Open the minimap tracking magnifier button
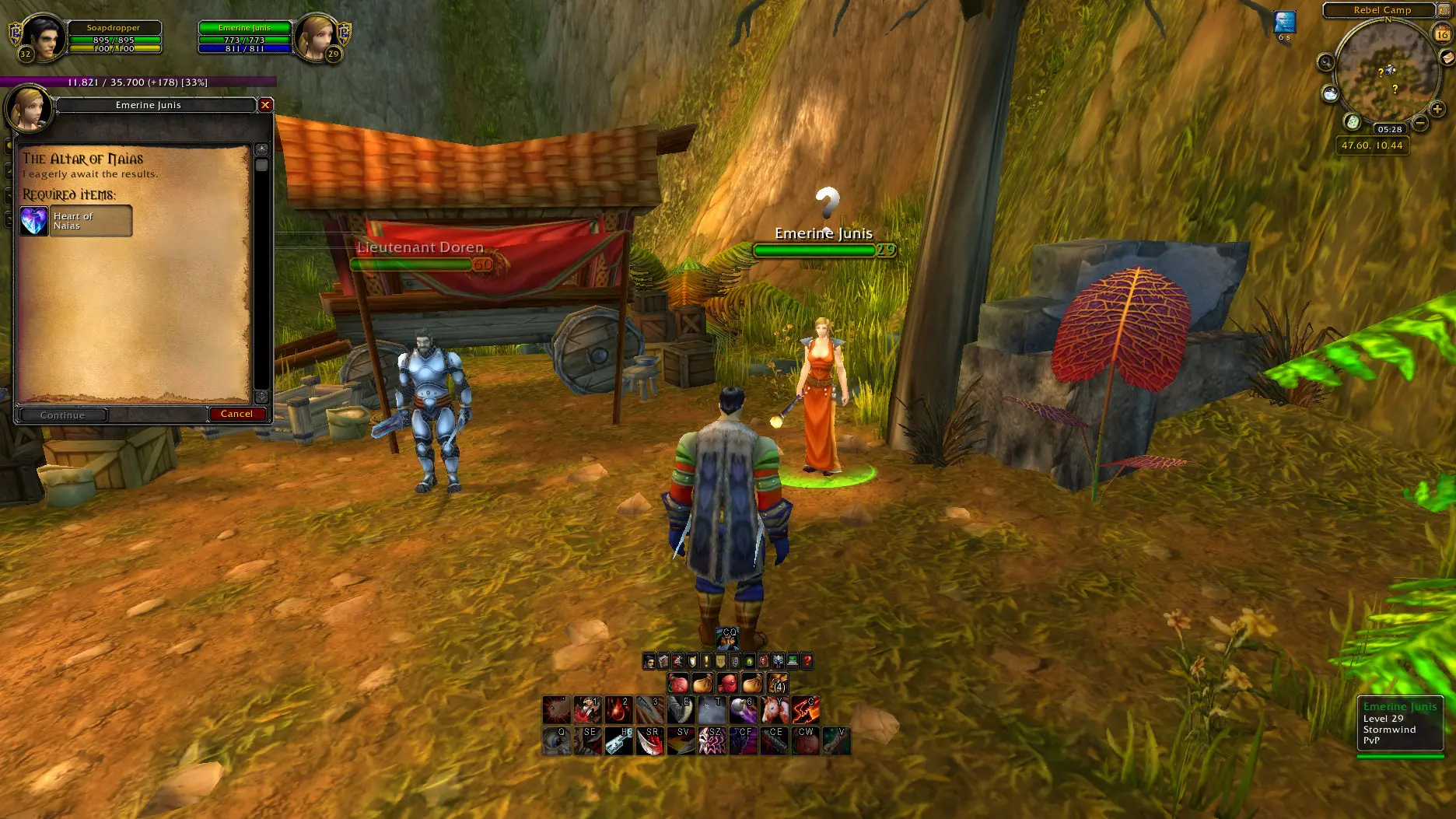This screenshot has height=819, width=1456. [x=1326, y=62]
